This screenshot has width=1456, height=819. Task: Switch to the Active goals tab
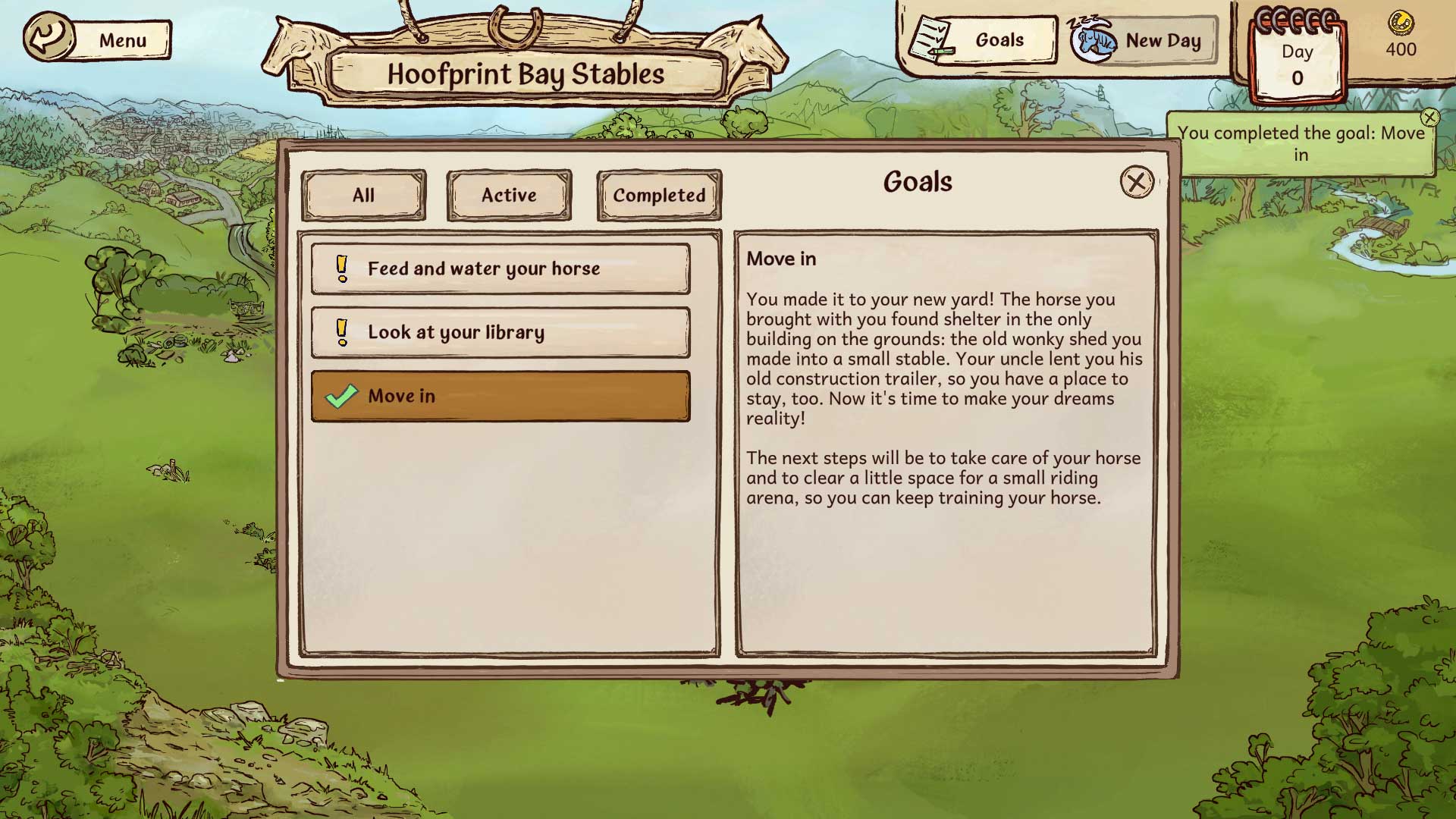(x=508, y=195)
